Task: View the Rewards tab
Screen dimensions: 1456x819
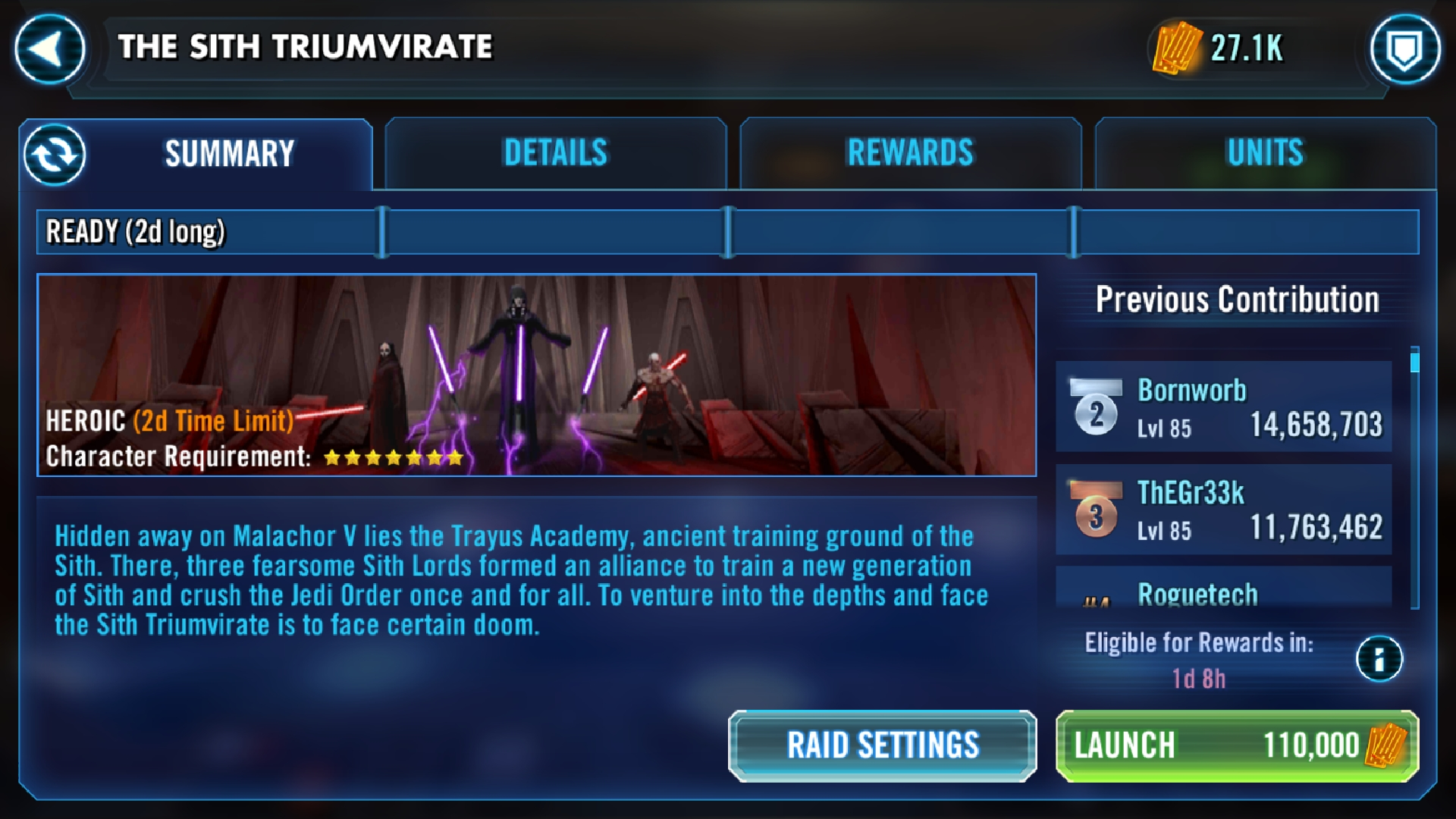Action: pos(910,153)
